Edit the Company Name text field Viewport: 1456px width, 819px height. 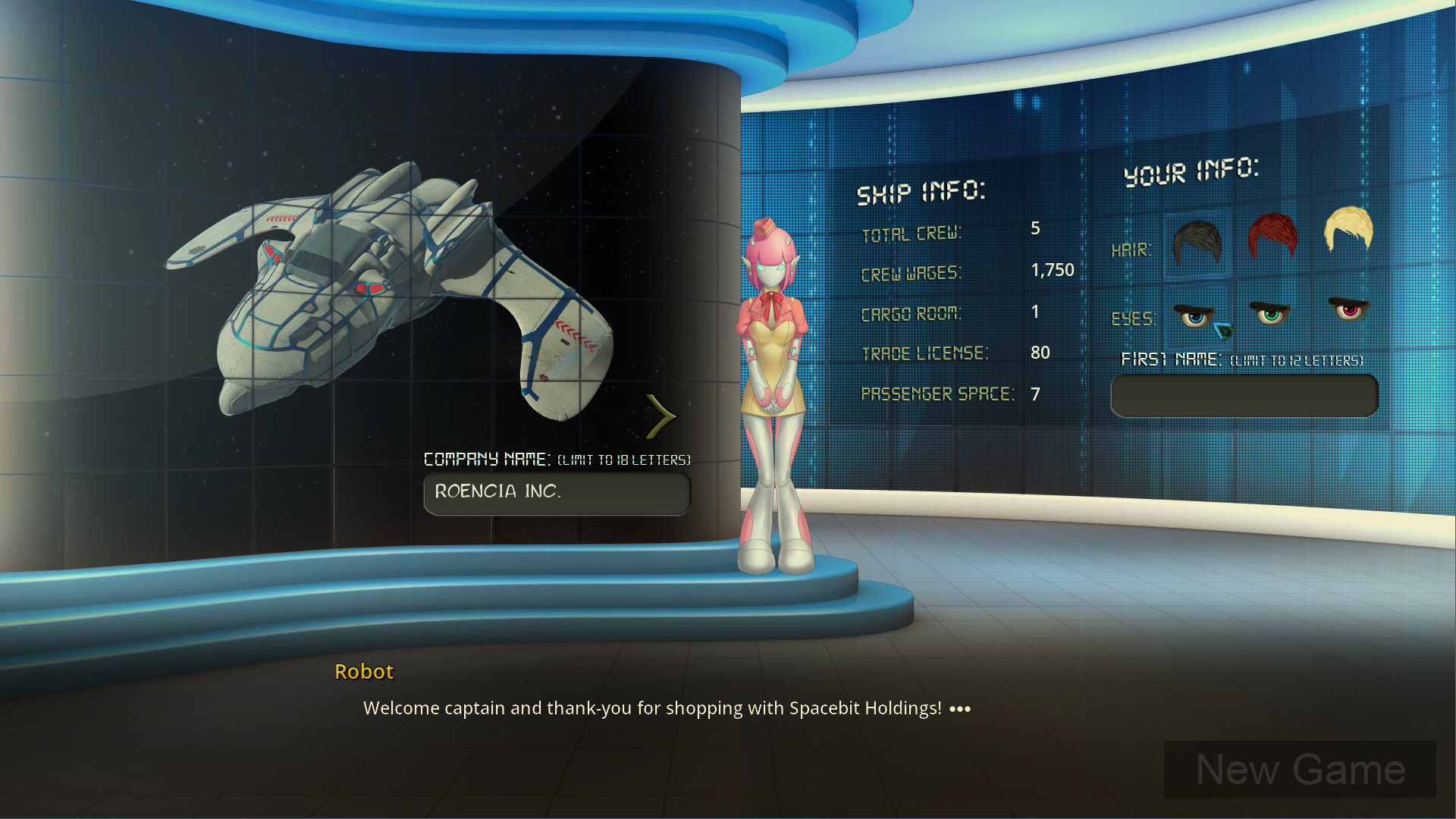pyautogui.click(x=557, y=493)
